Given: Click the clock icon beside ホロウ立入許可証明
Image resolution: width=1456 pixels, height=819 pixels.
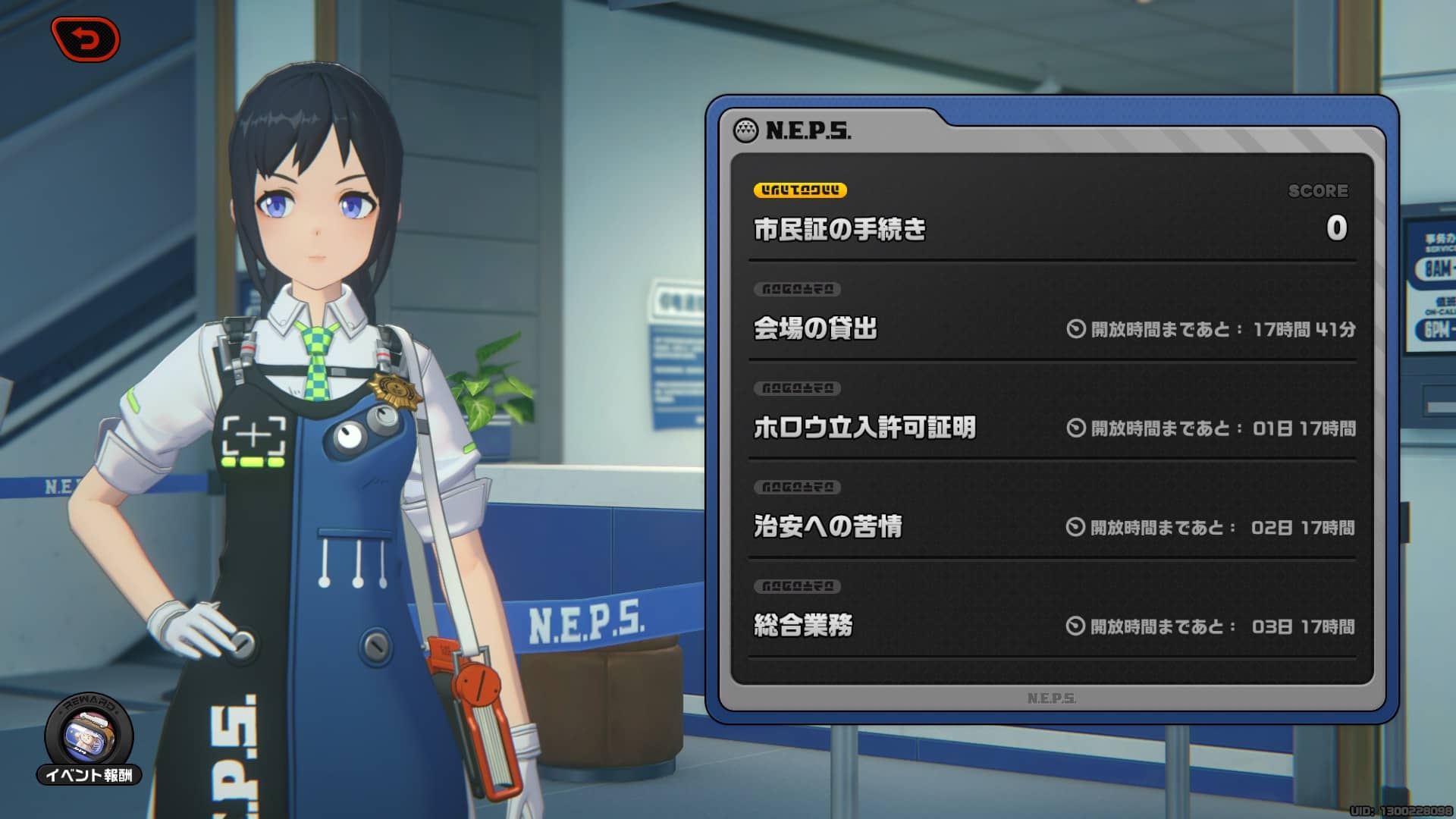Looking at the screenshot, I should point(1076,428).
